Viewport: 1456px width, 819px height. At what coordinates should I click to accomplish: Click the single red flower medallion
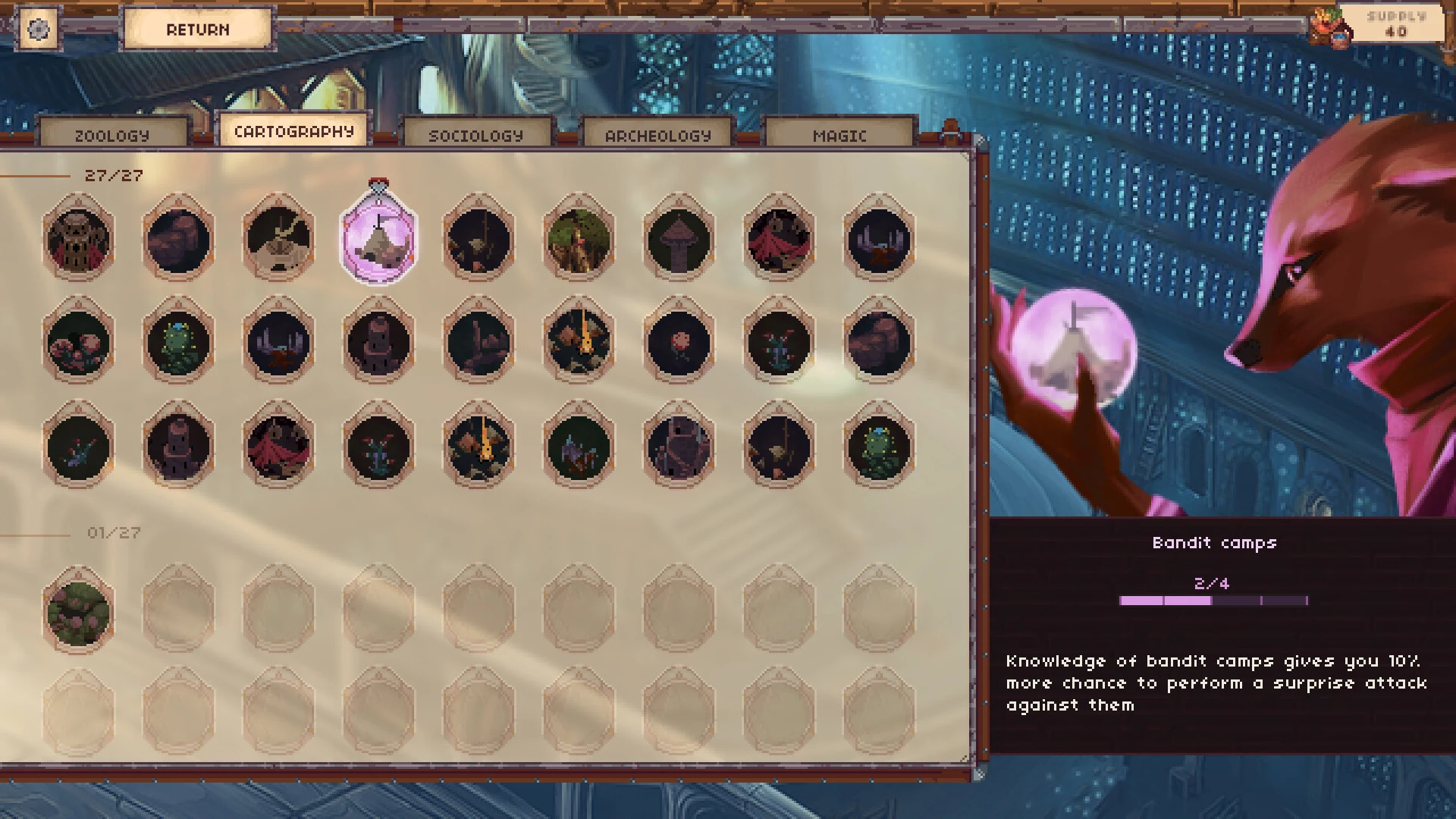[679, 343]
